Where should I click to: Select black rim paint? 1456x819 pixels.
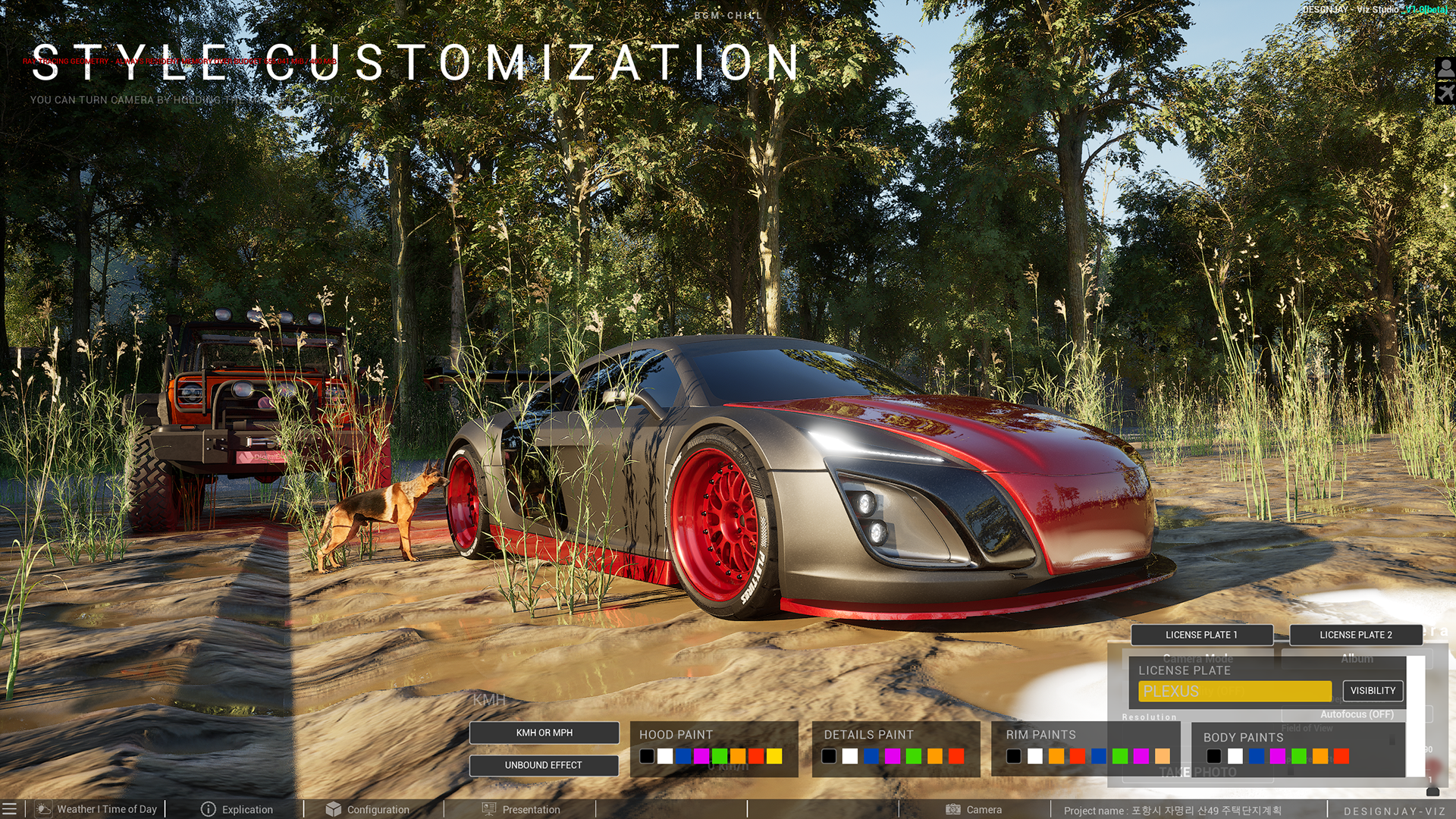[1014, 756]
